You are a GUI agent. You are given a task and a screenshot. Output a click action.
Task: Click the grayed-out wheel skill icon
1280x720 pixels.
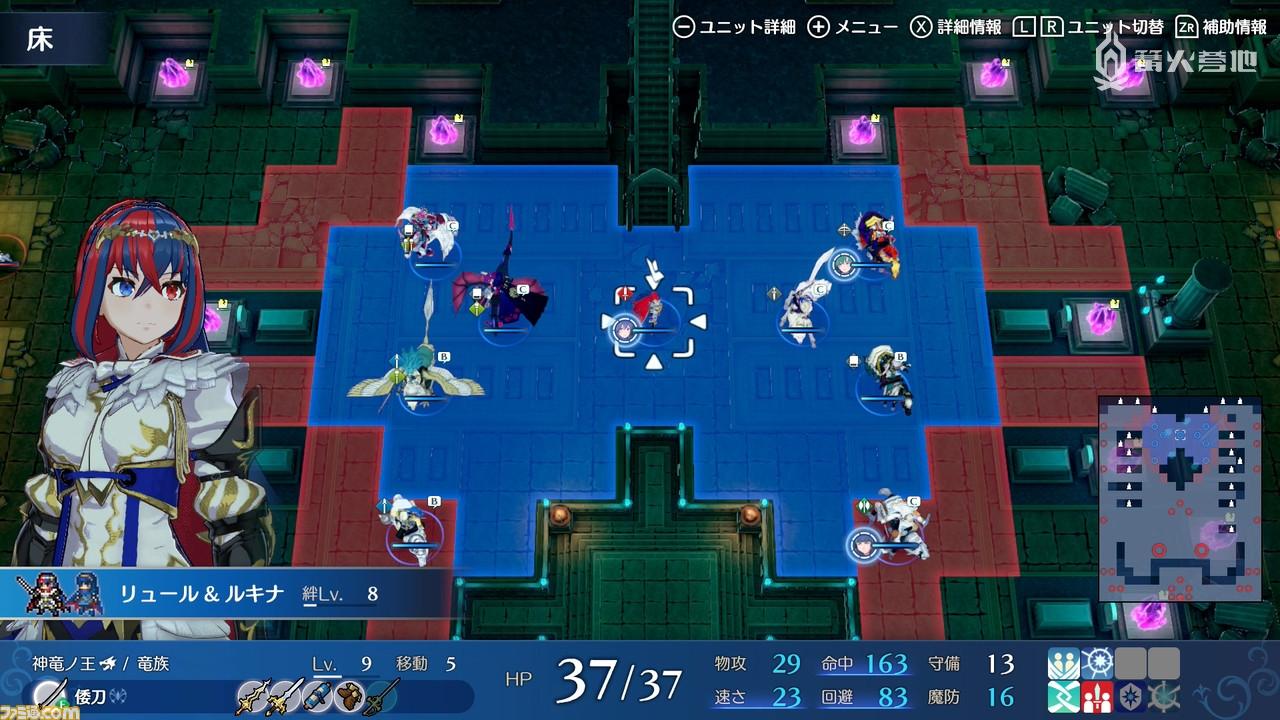(1164, 697)
